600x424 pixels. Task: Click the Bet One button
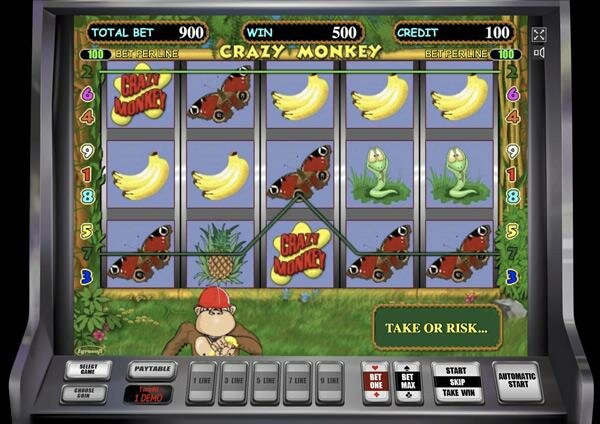[x=375, y=381]
